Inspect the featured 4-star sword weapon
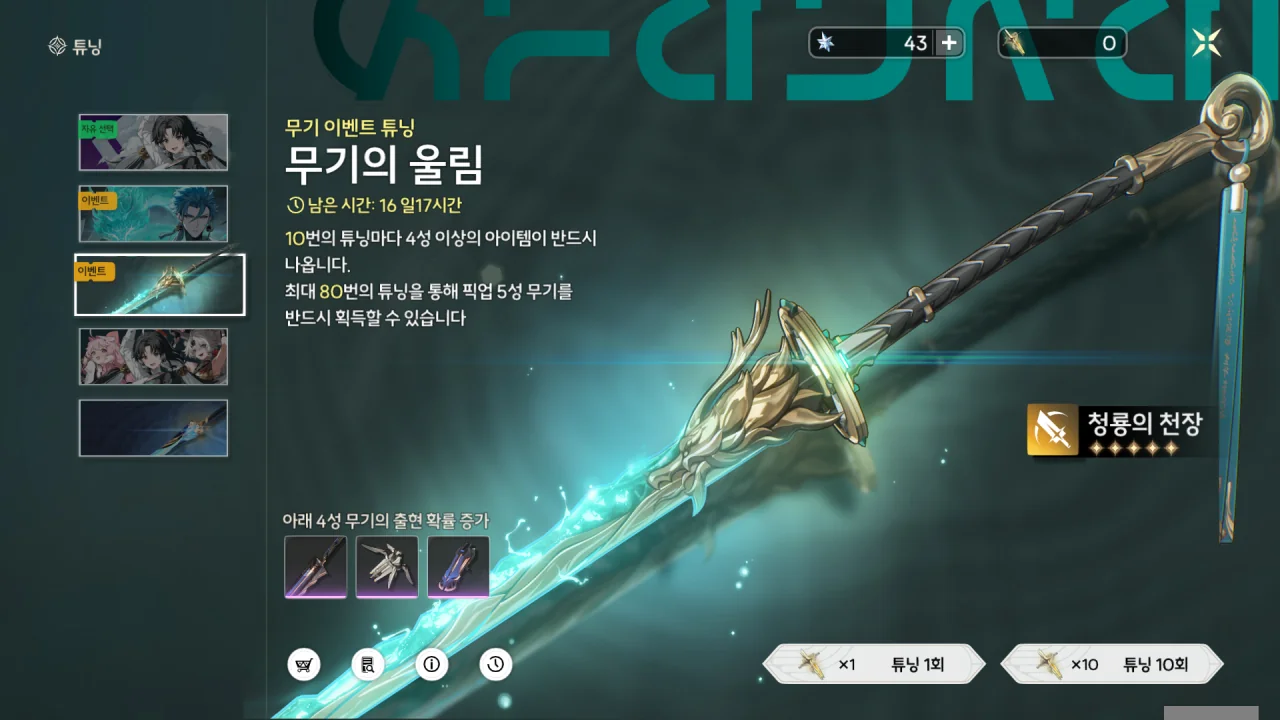Viewport: 1280px width, 720px height. pos(315,567)
